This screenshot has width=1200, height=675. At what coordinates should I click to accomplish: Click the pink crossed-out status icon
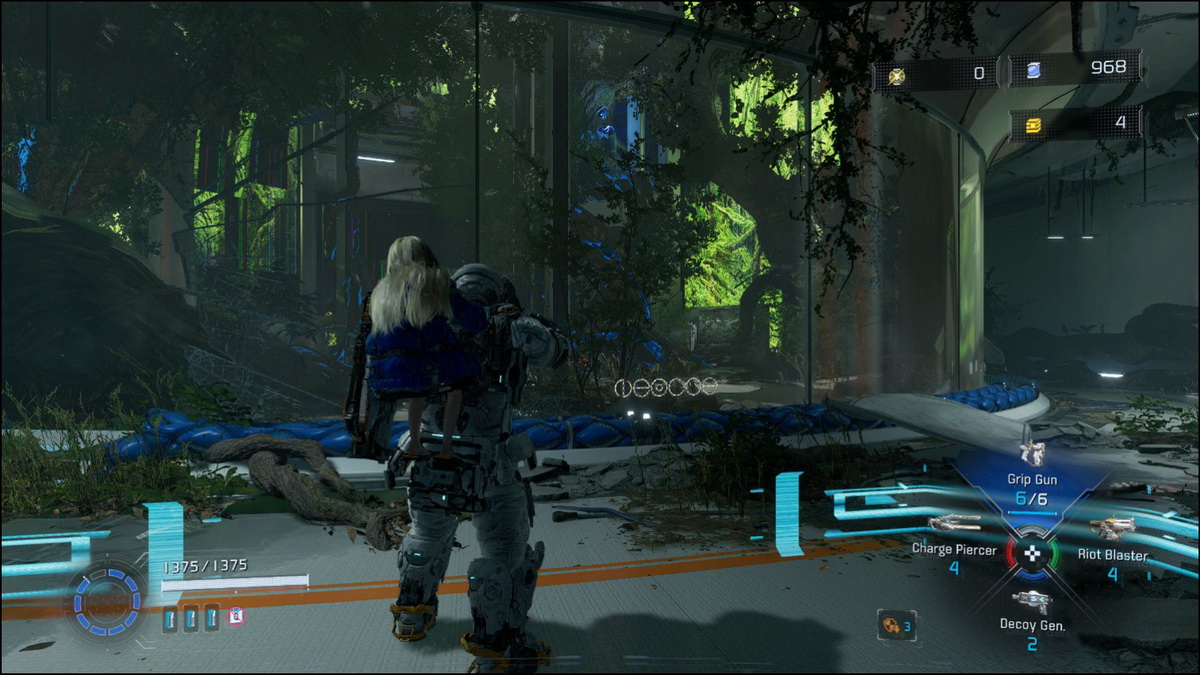tap(236, 616)
